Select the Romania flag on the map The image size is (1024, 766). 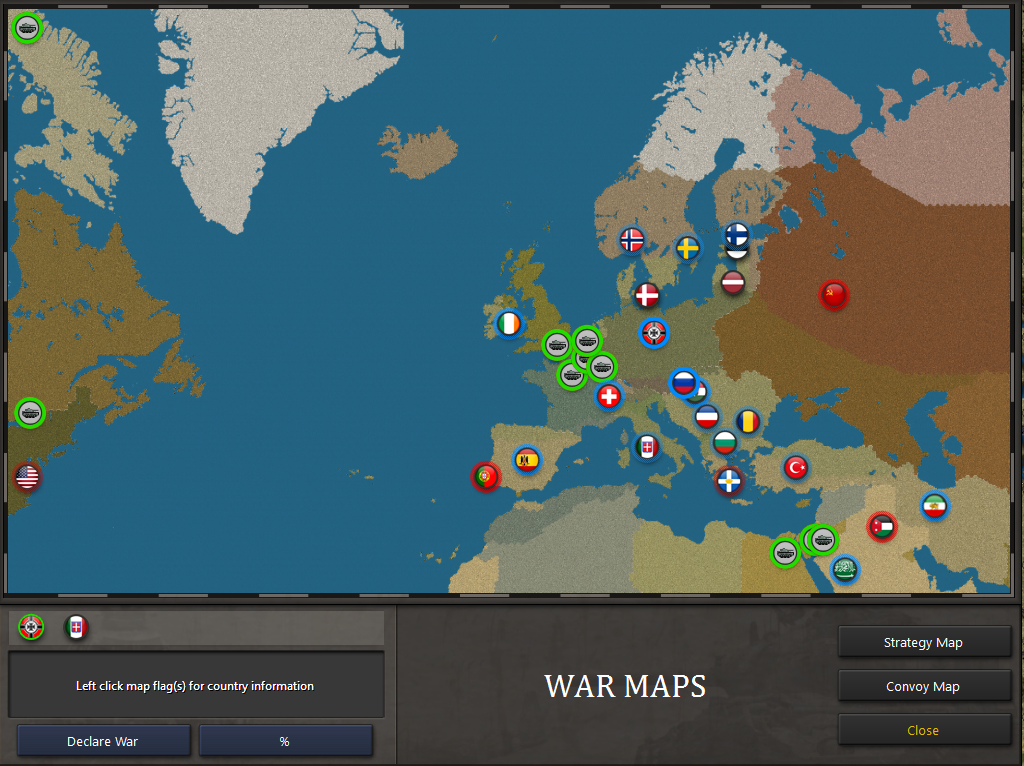click(747, 421)
